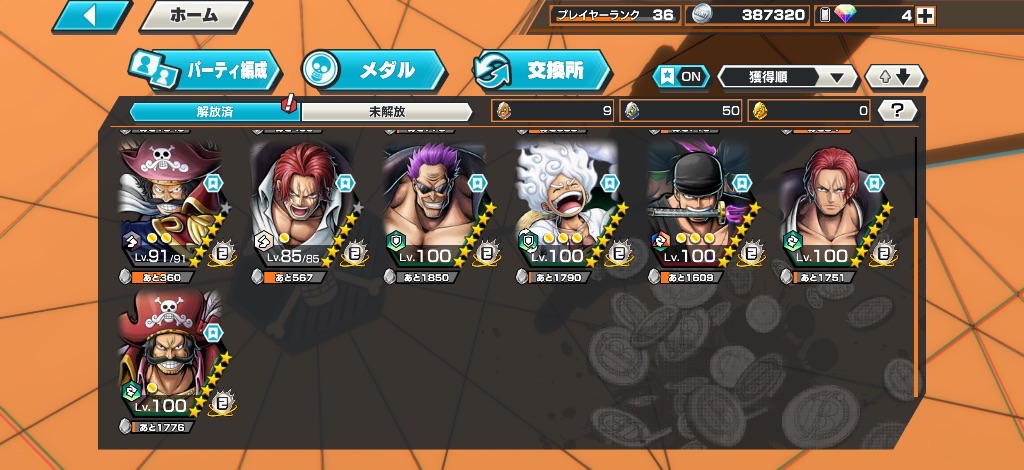Reverse sort order with the arrows button
Viewport: 1024px width, 470px height.
895,77
